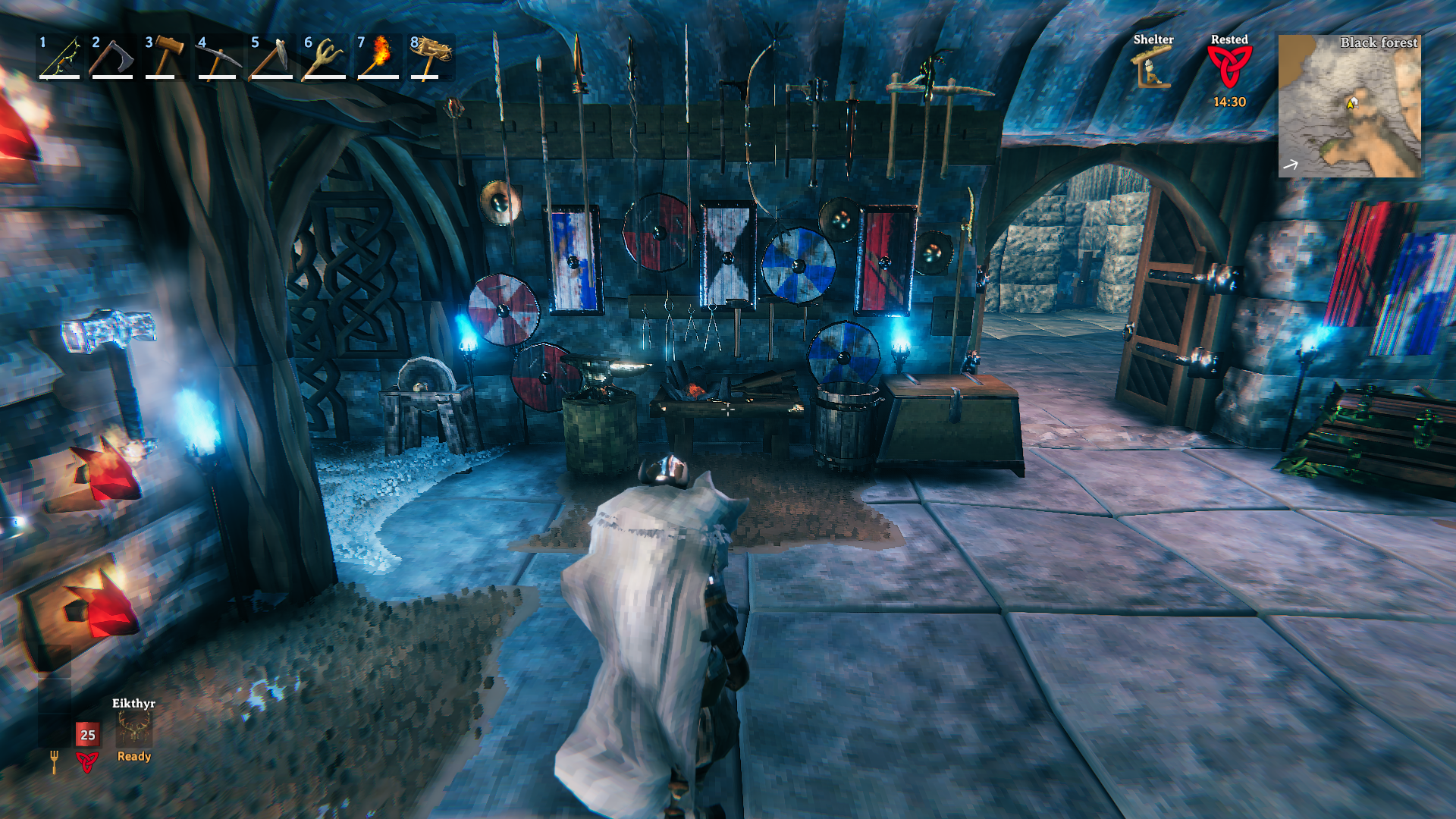Equip the burning torch in slot 7

pyautogui.click(x=378, y=58)
